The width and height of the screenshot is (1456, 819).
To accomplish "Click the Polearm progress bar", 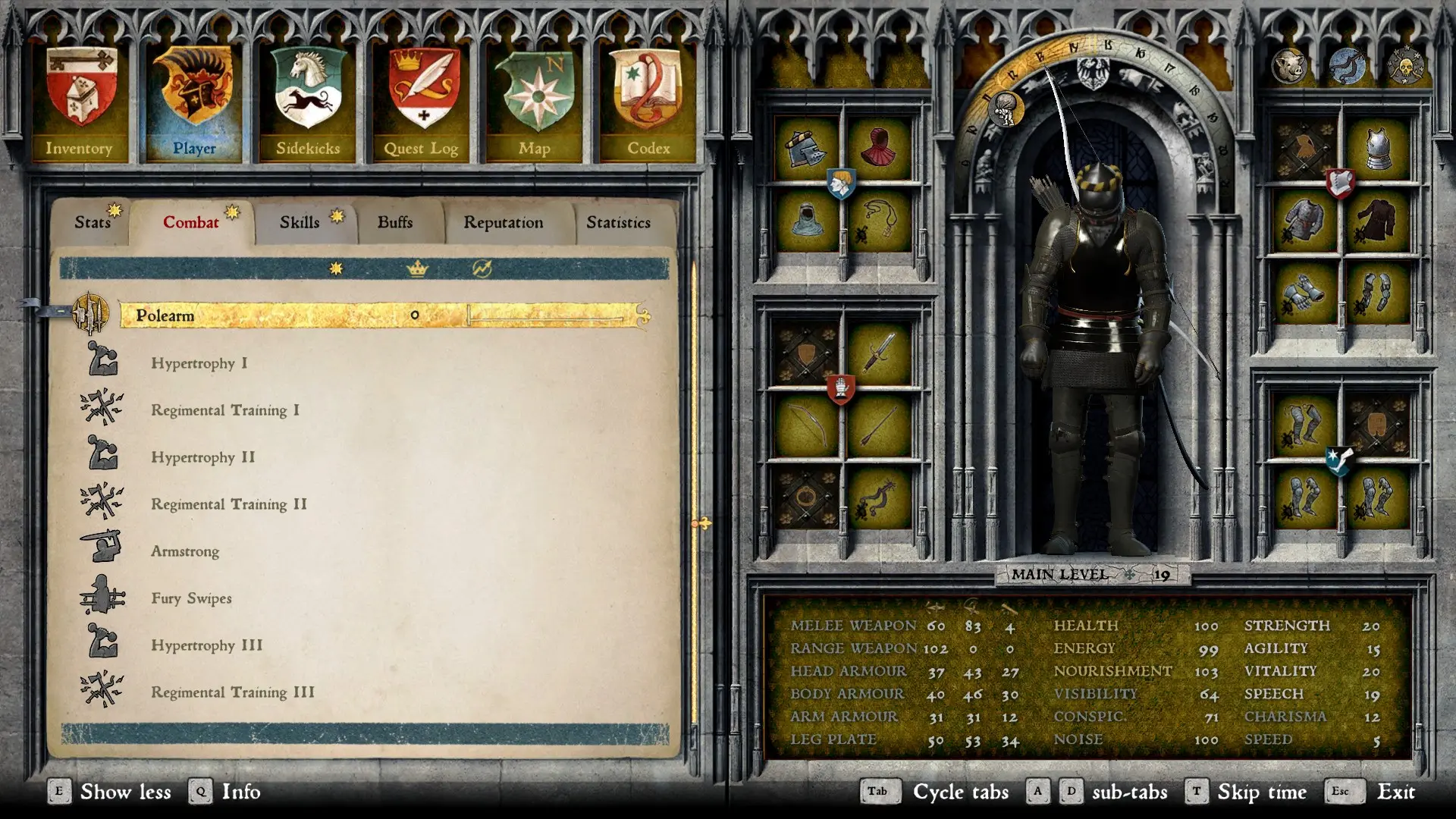I will coord(554,315).
